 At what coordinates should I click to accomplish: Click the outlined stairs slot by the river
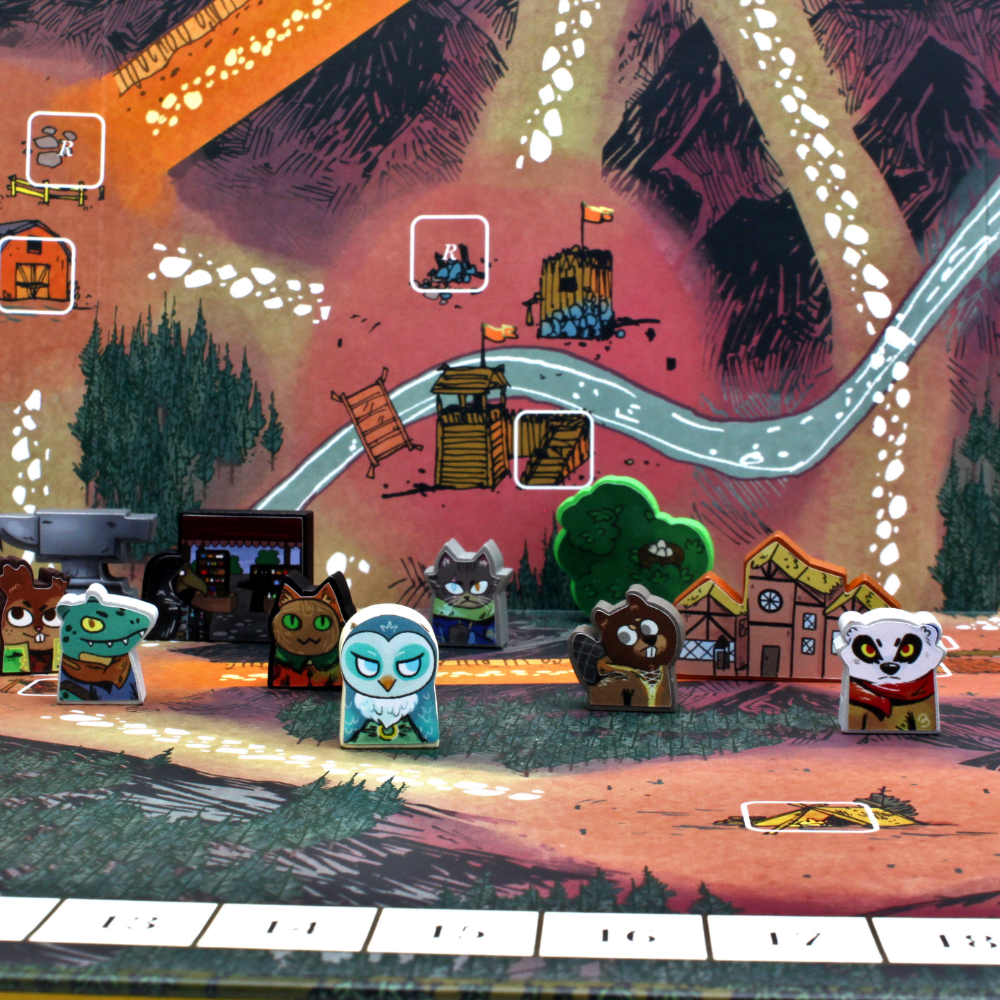coord(553,449)
